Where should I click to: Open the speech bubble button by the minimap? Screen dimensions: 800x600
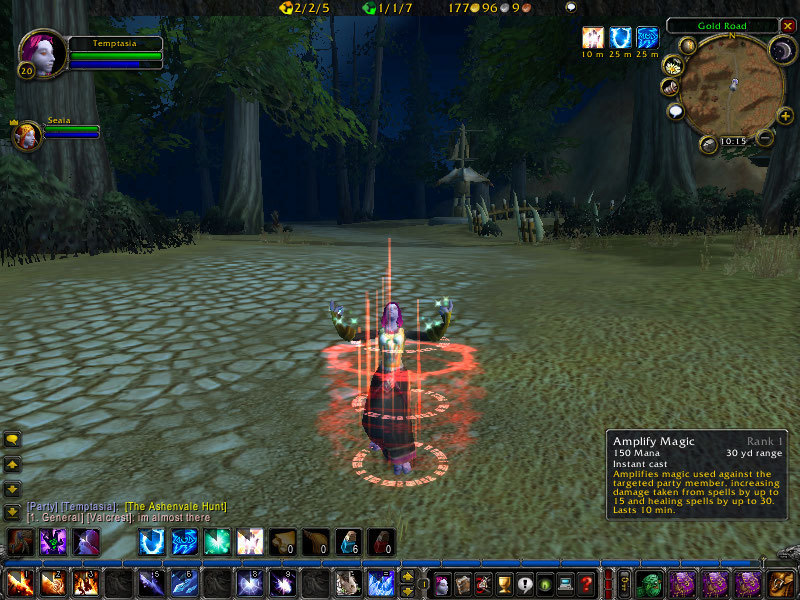[x=675, y=111]
